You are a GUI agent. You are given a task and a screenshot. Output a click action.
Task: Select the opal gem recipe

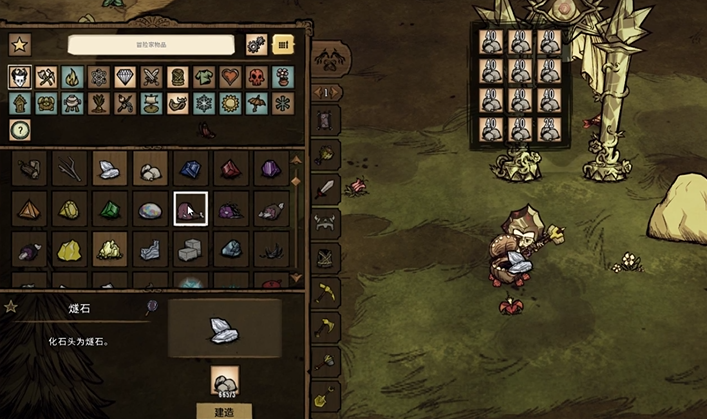pos(150,210)
